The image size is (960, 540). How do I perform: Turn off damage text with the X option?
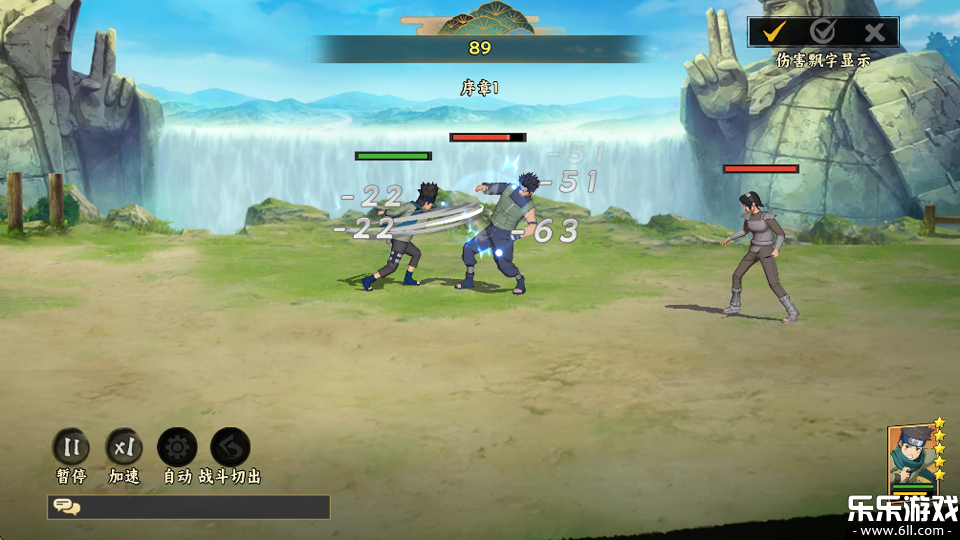(874, 32)
